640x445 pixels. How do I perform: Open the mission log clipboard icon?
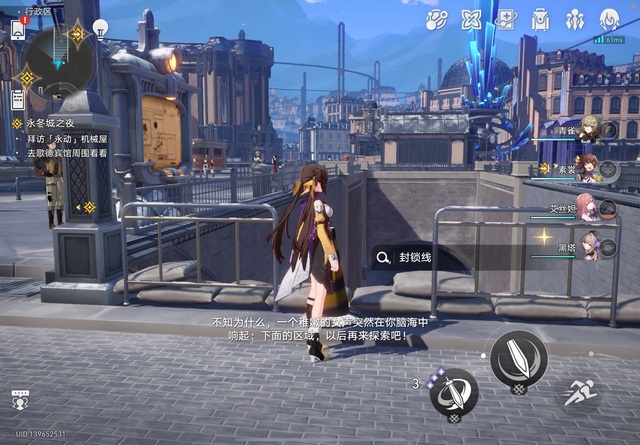click(17, 99)
